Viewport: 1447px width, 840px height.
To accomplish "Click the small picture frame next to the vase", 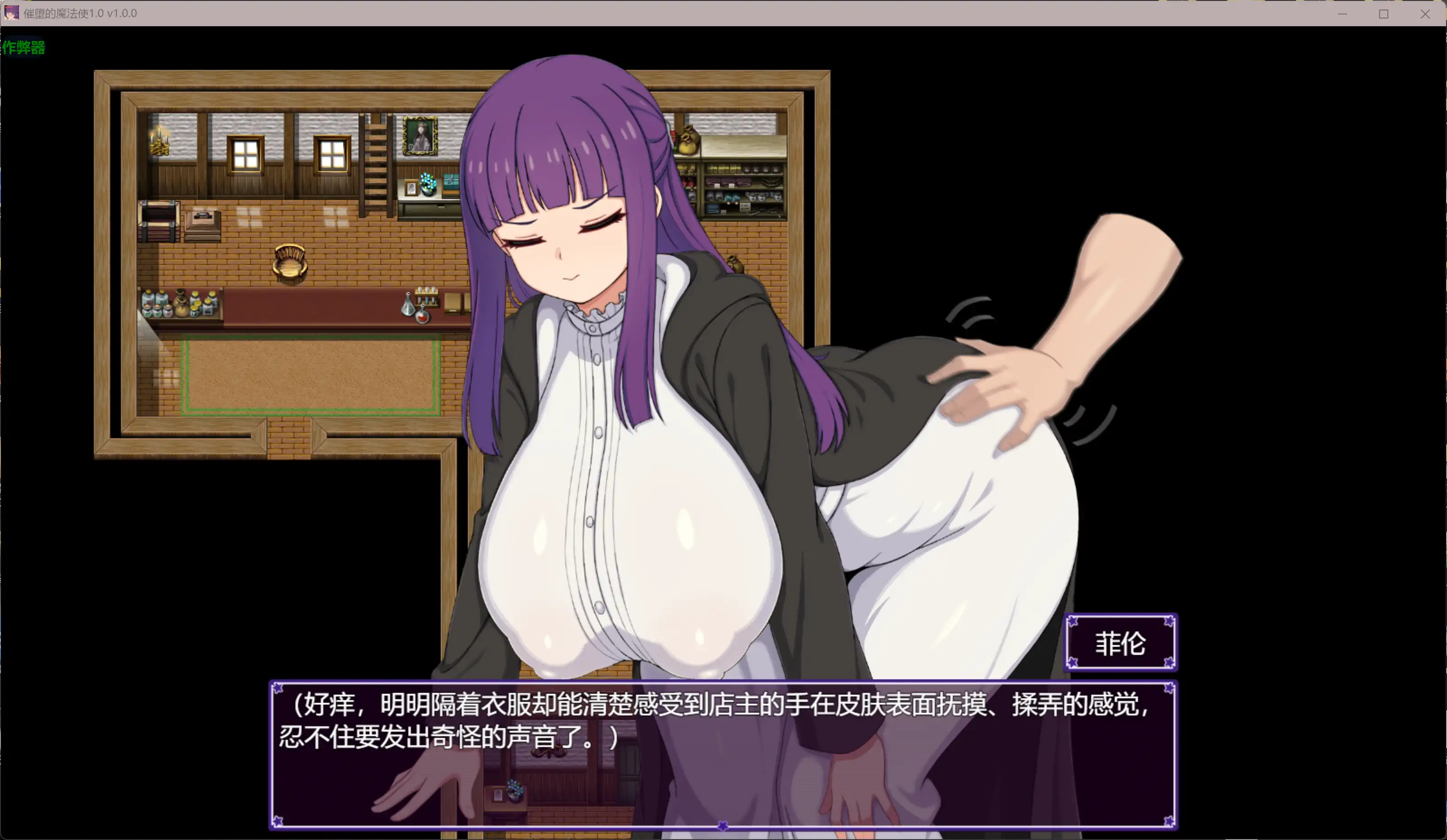I will [411, 189].
